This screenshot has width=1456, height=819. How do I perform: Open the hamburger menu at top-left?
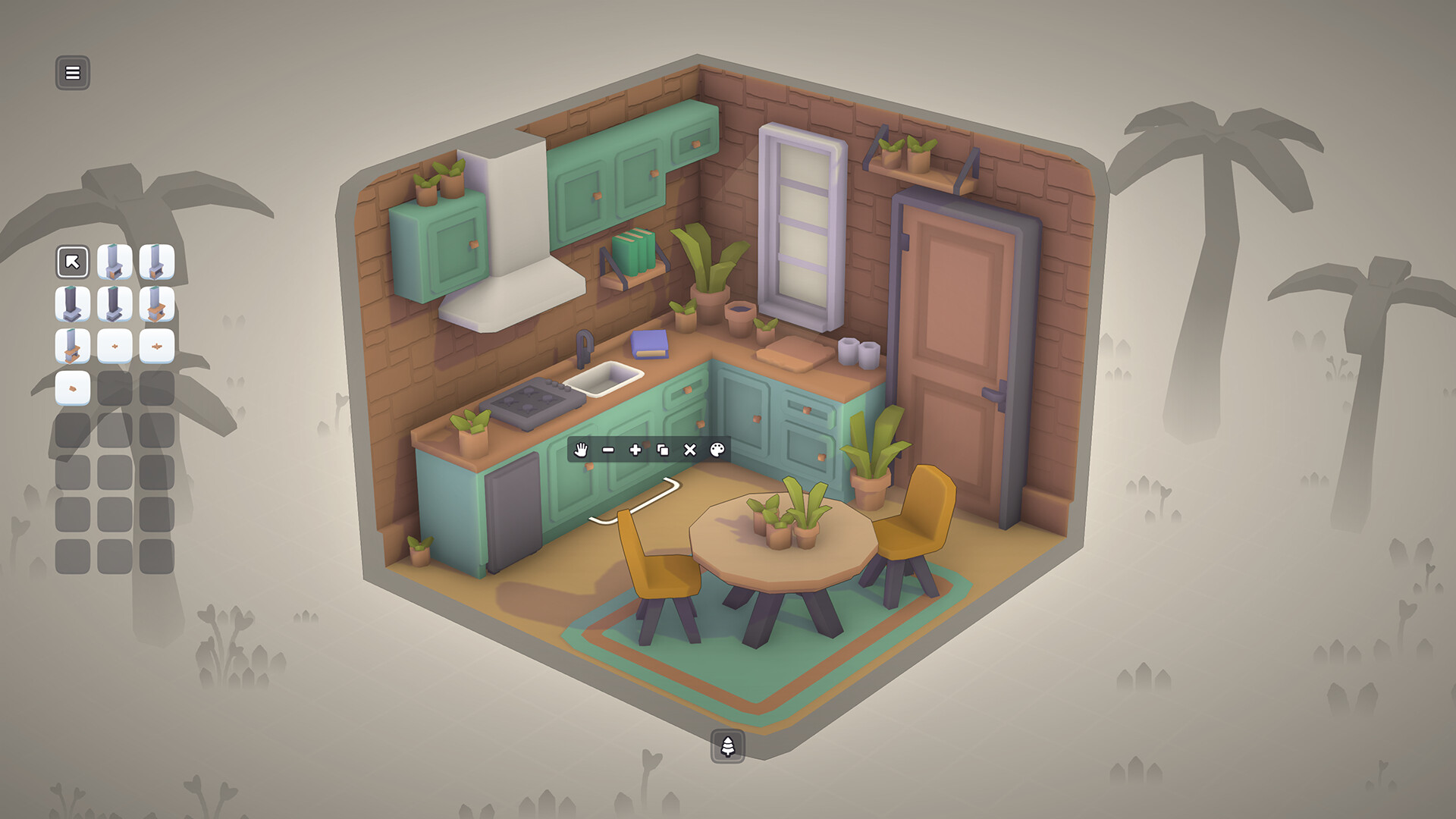click(x=73, y=73)
